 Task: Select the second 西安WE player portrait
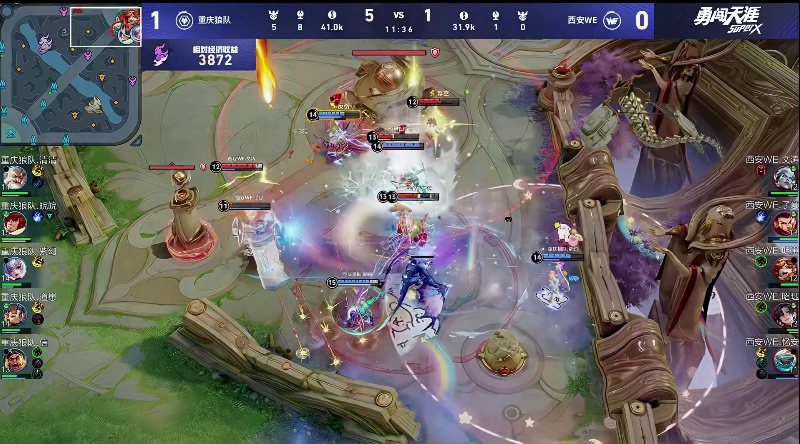pos(785,224)
